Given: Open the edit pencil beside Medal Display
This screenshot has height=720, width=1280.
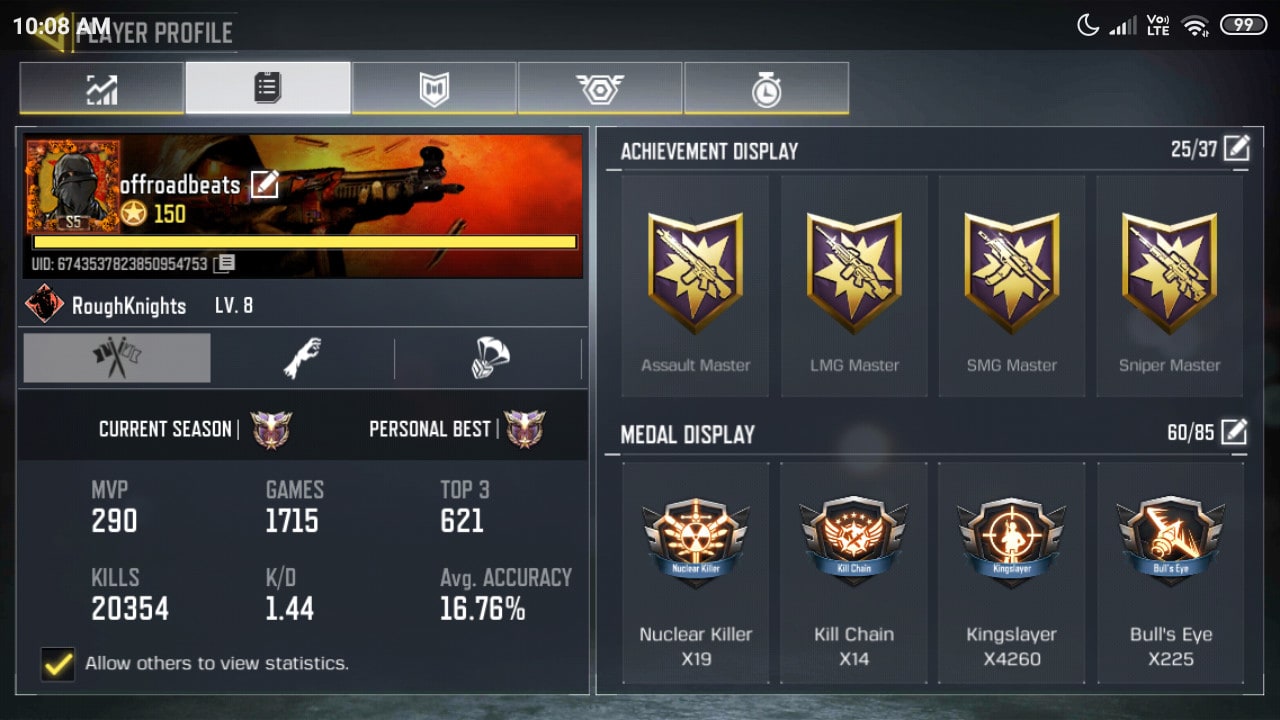Looking at the screenshot, I should 1237,432.
